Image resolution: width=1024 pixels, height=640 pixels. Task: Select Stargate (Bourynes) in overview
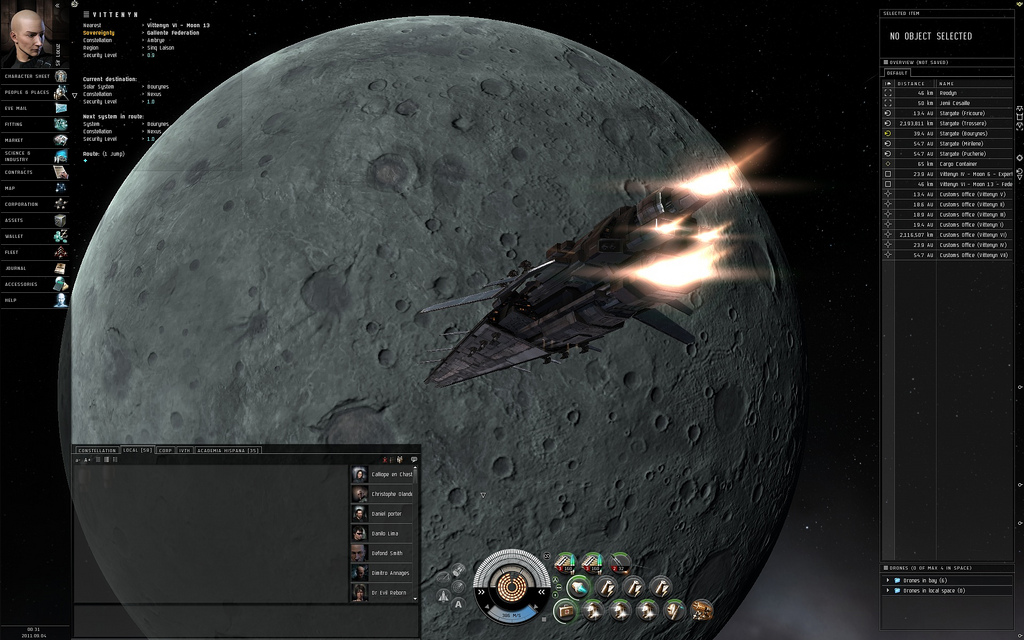pos(962,134)
